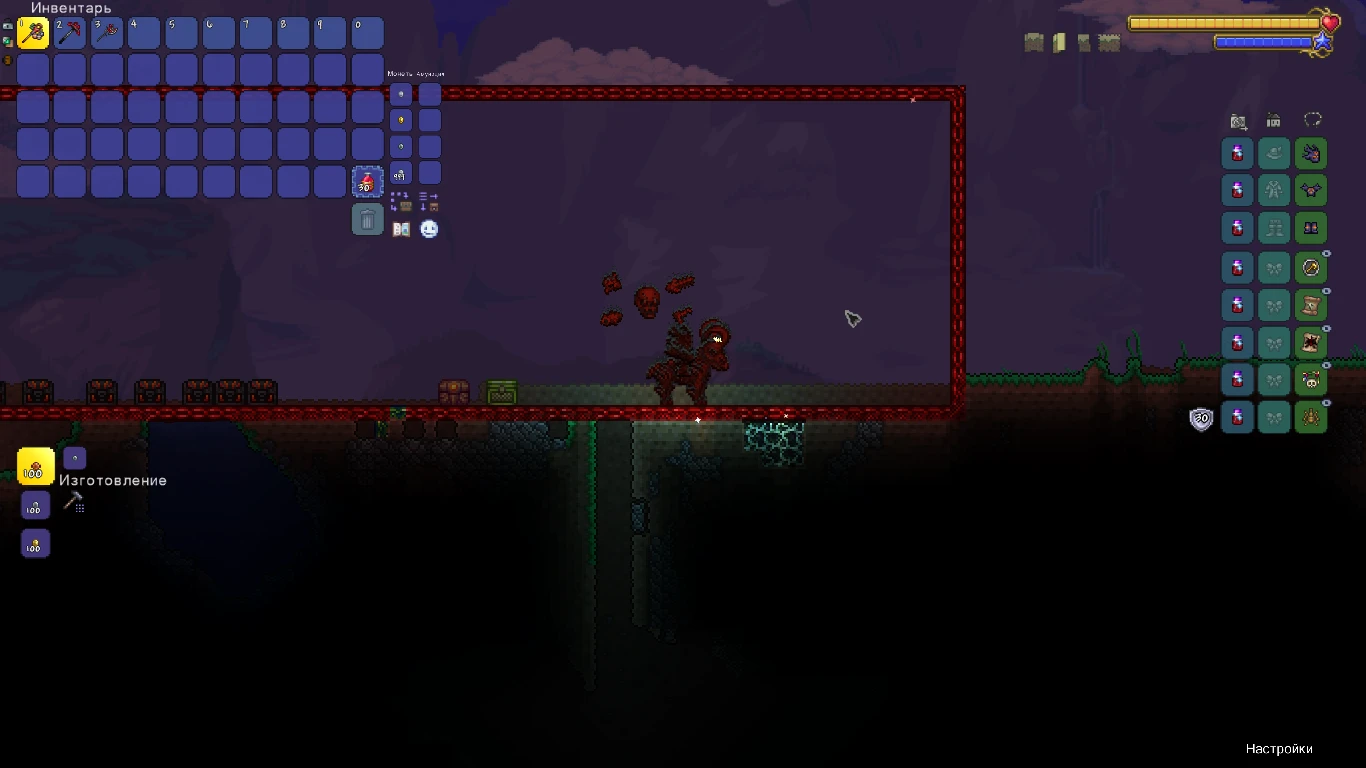
Task: Select the torch recipe in the crafting list
Action: pos(34,466)
